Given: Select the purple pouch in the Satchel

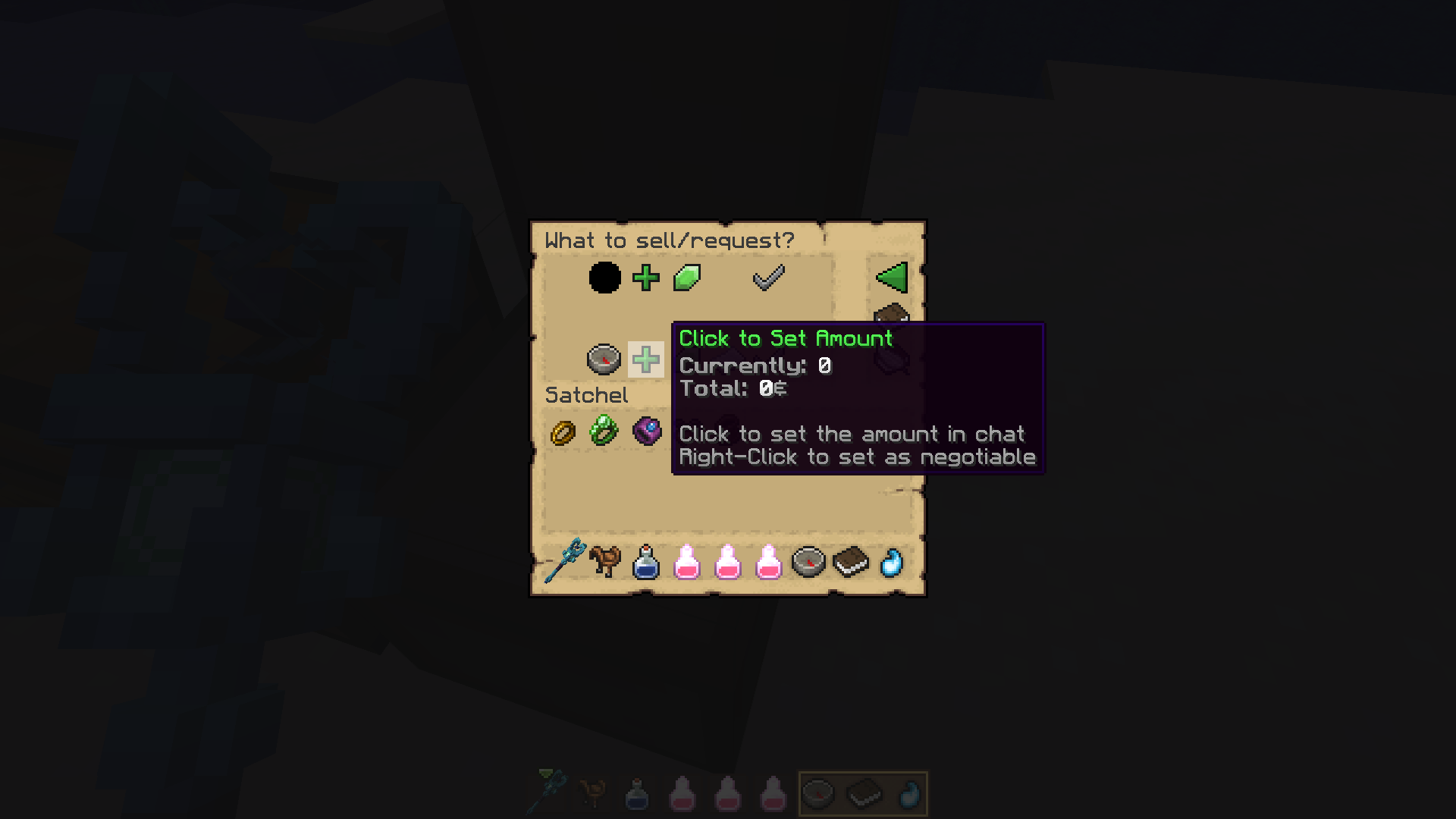Looking at the screenshot, I should point(646,432).
